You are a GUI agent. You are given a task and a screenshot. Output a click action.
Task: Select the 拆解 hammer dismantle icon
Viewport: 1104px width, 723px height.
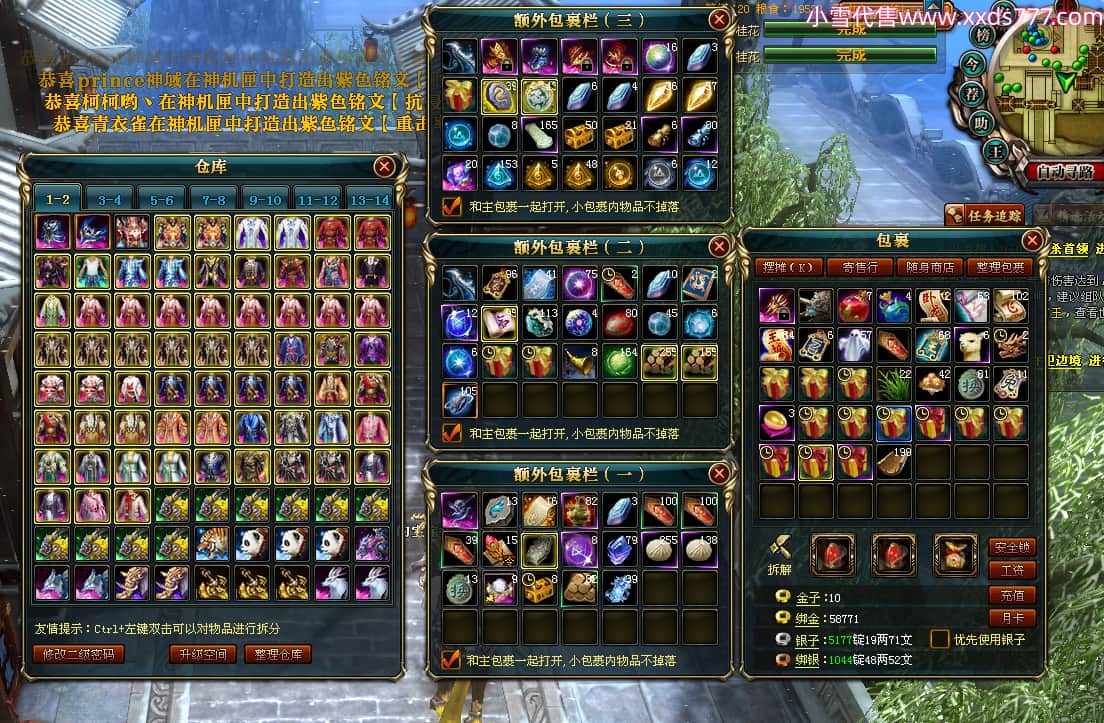tap(781, 548)
